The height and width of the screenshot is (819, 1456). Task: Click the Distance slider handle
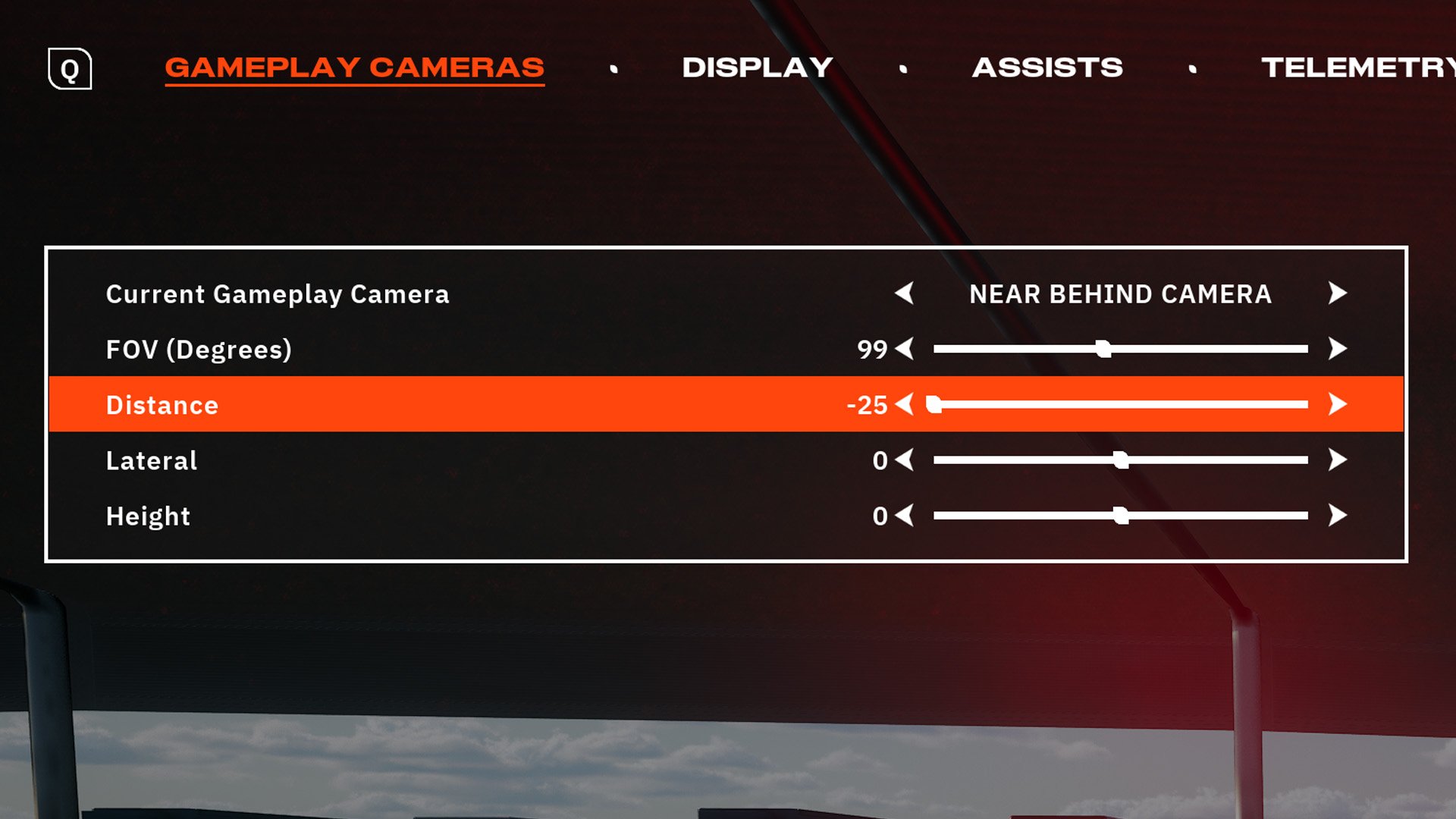point(933,405)
